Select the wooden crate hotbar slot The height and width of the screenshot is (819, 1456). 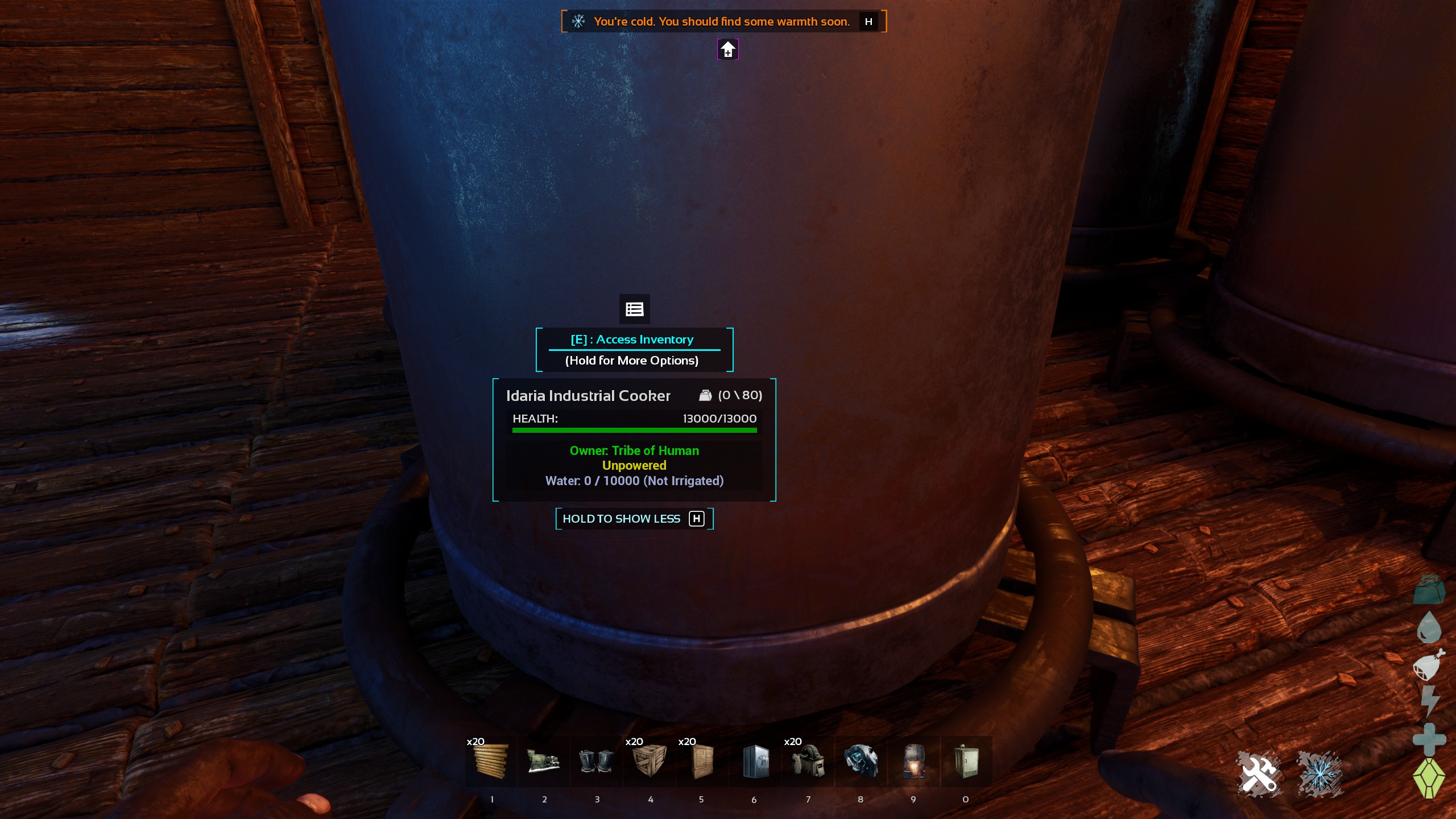click(649, 761)
